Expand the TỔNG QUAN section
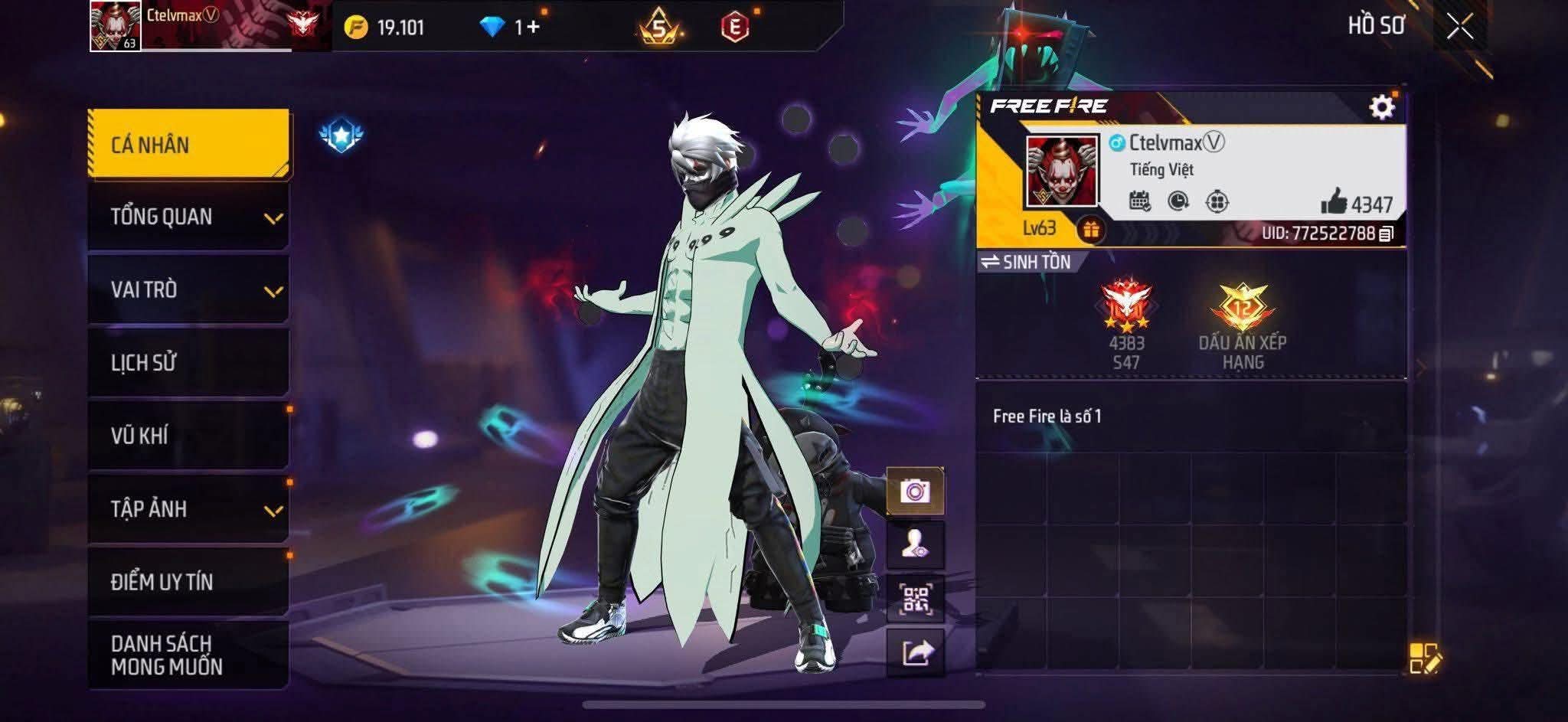Viewport: 1568px width, 722px height. tap(188, 217)
